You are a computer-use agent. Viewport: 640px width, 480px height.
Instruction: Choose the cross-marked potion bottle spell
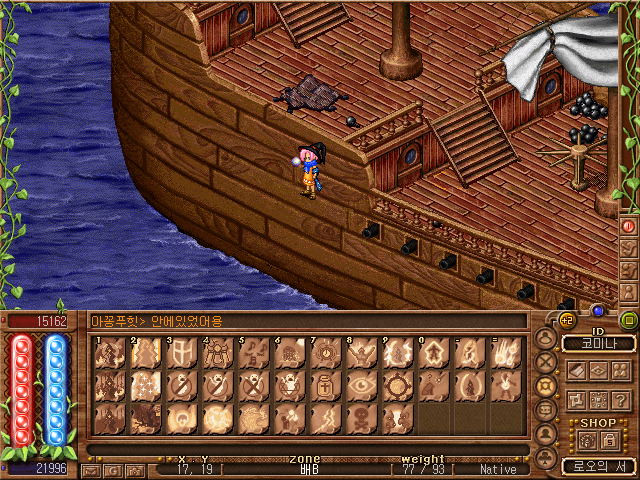pyautogui.click(x=323, y=385)
